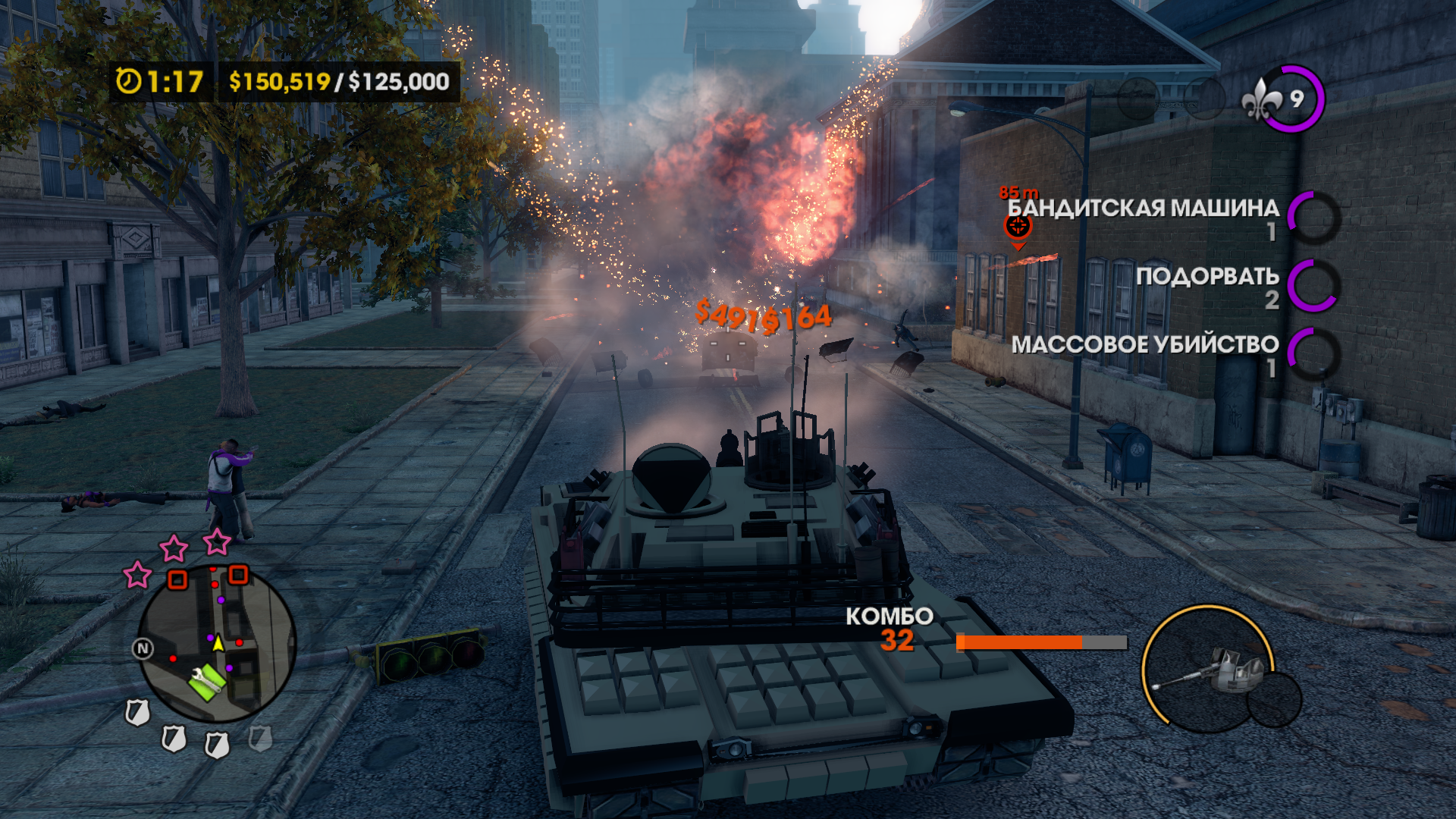Click the circular minimap
1456x819 pixels.
pyautogui.click(x=217, y=645)
